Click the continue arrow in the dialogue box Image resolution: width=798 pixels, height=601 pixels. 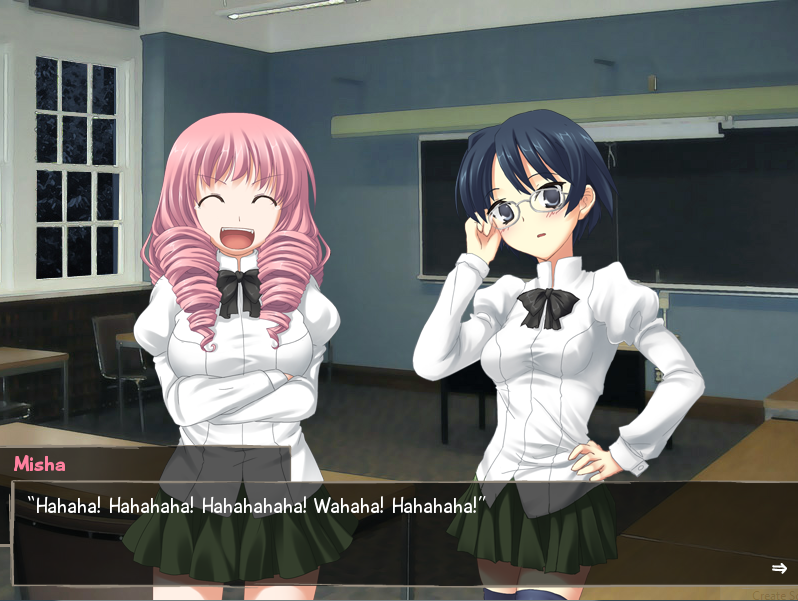coord(779,568)
